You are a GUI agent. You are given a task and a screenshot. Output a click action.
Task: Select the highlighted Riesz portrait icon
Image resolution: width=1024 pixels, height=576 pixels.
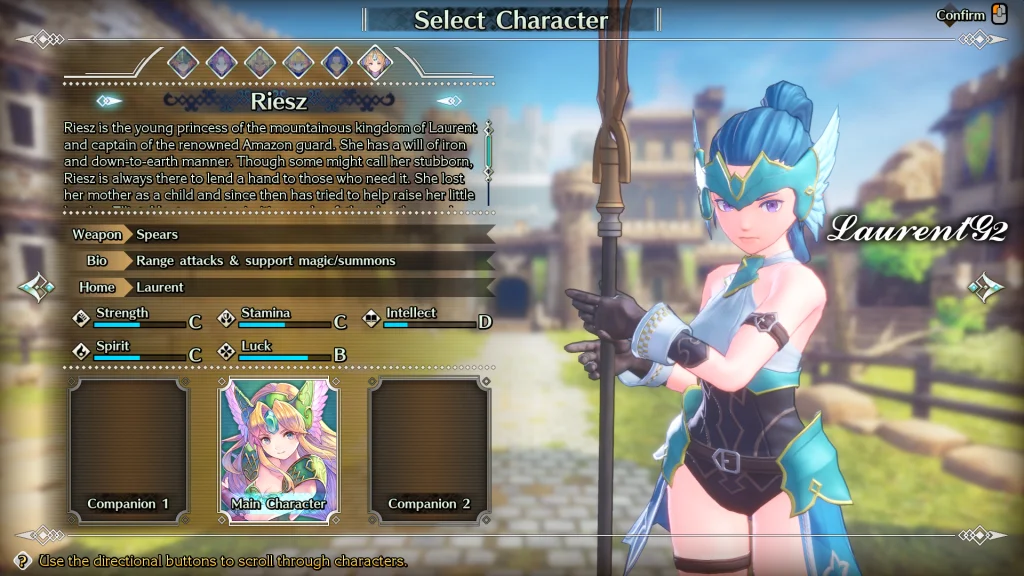(375, 63)
